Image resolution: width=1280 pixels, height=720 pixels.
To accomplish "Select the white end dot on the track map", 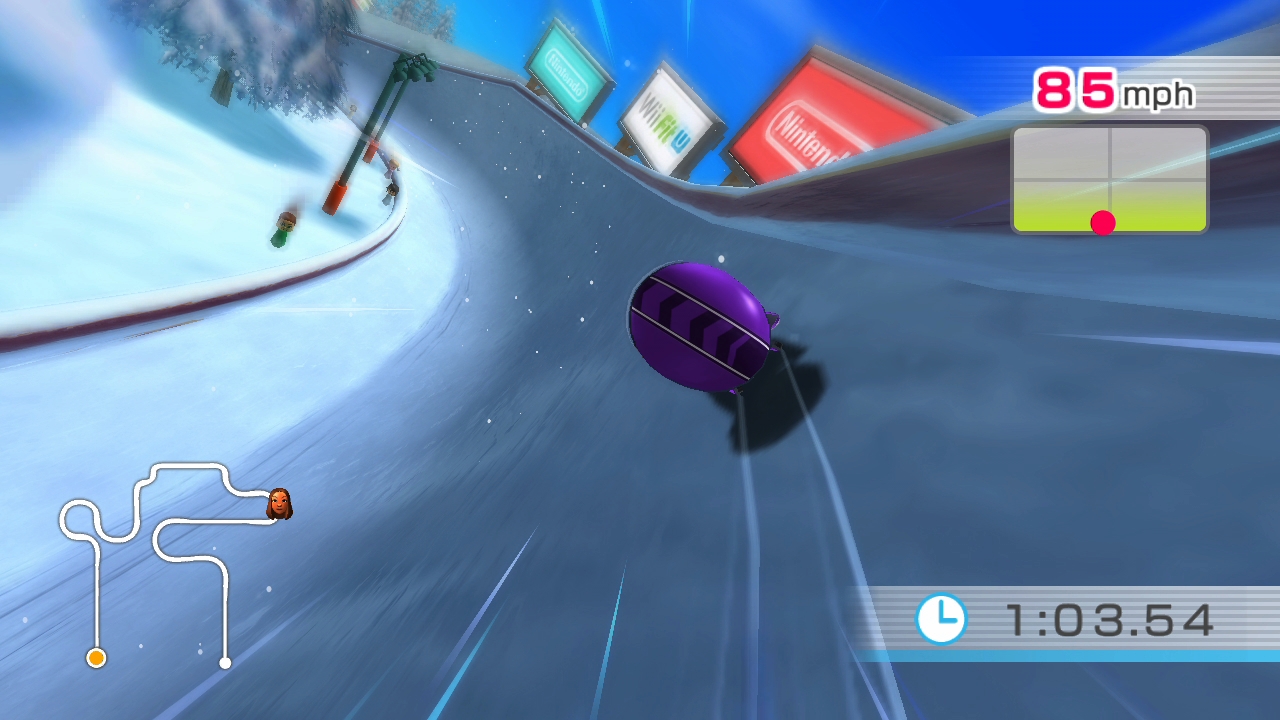I will [x=225, y=662].
